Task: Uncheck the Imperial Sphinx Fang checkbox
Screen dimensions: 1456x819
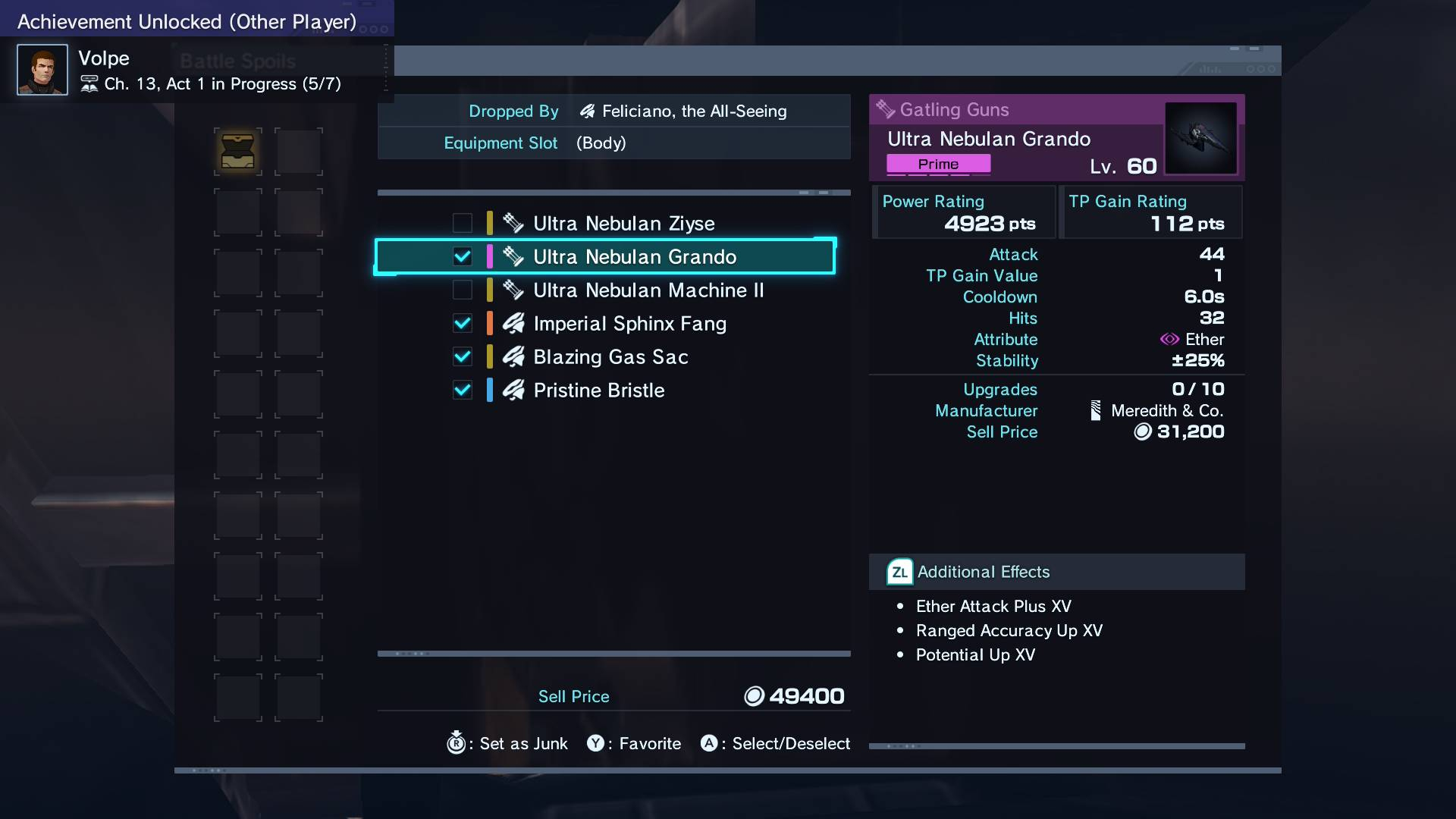Action: point(463,324)
